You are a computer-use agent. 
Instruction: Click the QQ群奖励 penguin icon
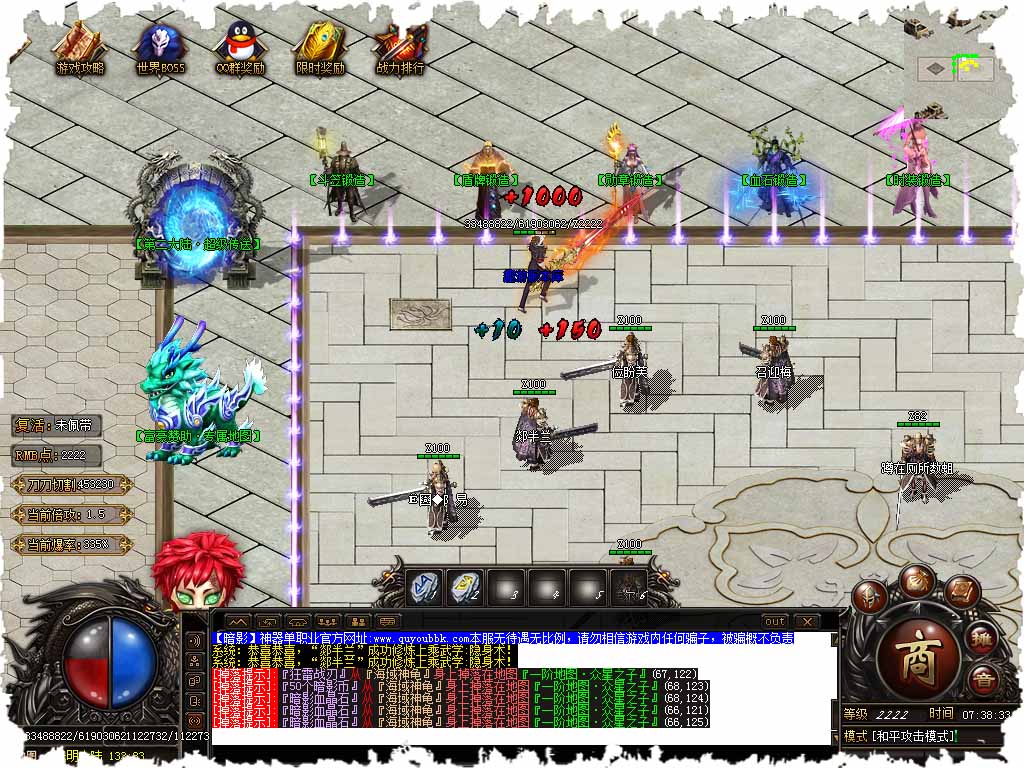240,46
